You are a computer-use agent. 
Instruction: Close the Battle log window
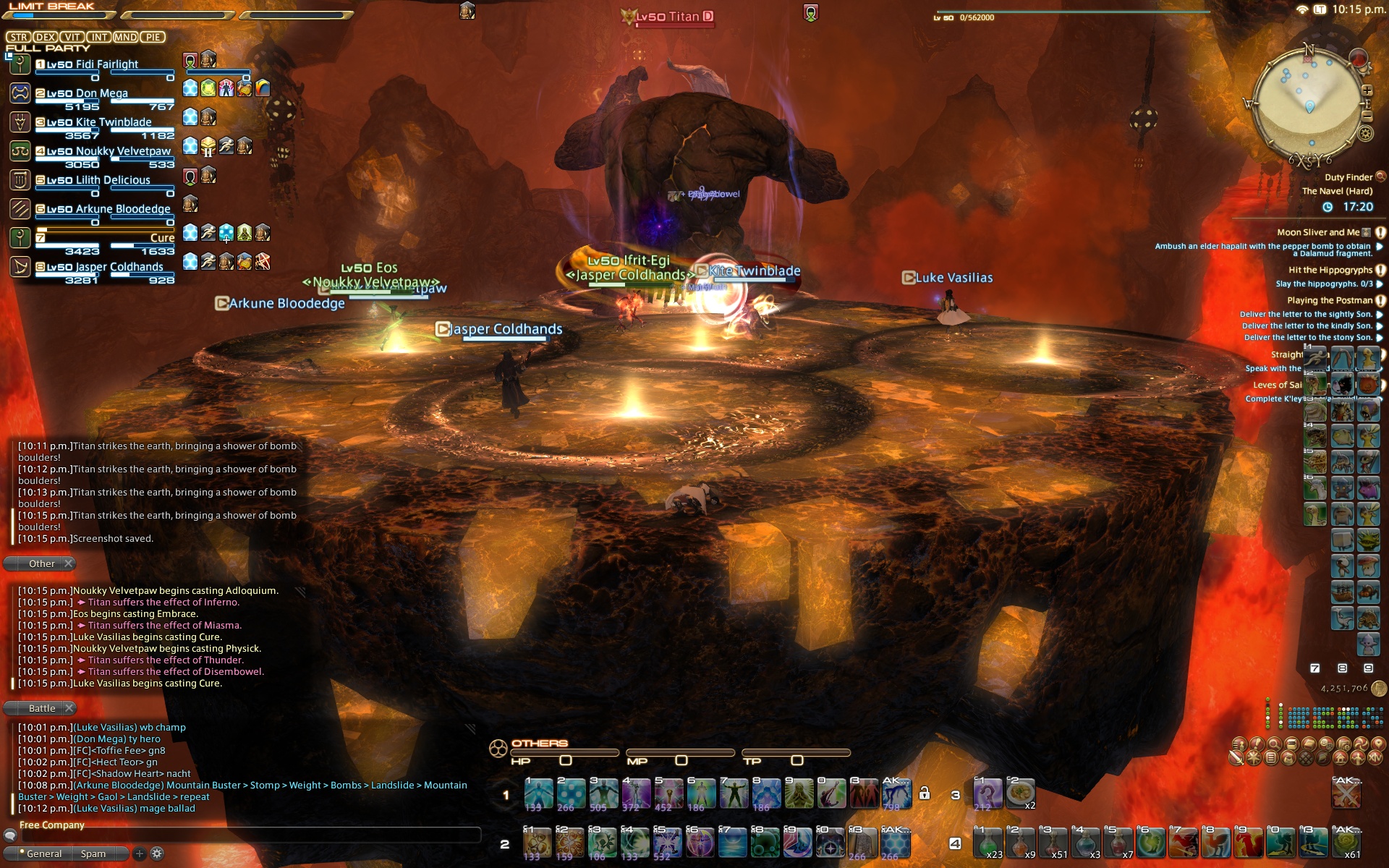[x=69, y=708]
